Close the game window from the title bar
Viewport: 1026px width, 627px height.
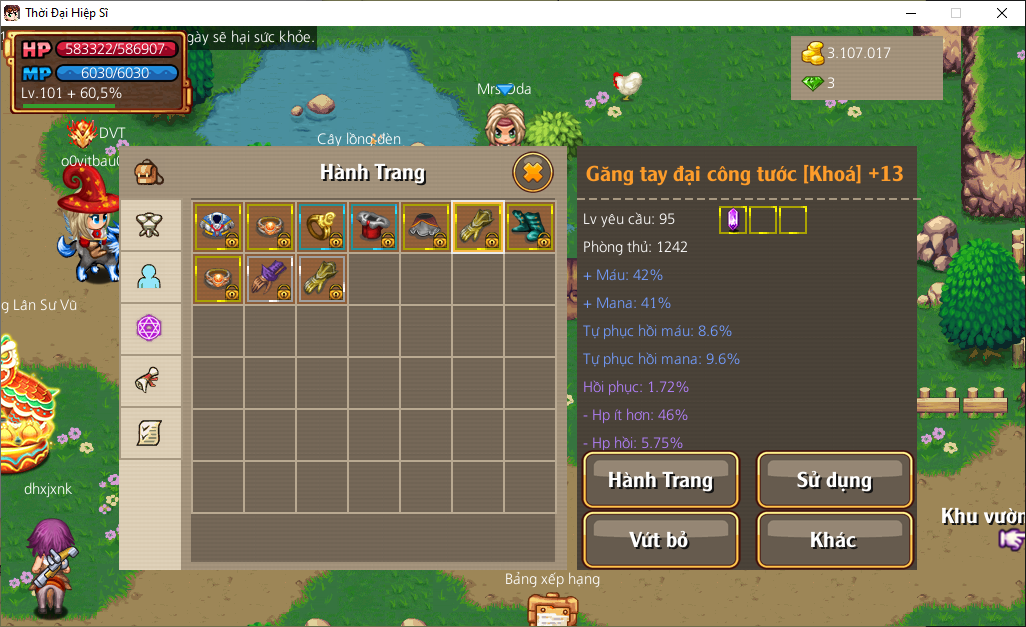click(x=1002, y=13)
